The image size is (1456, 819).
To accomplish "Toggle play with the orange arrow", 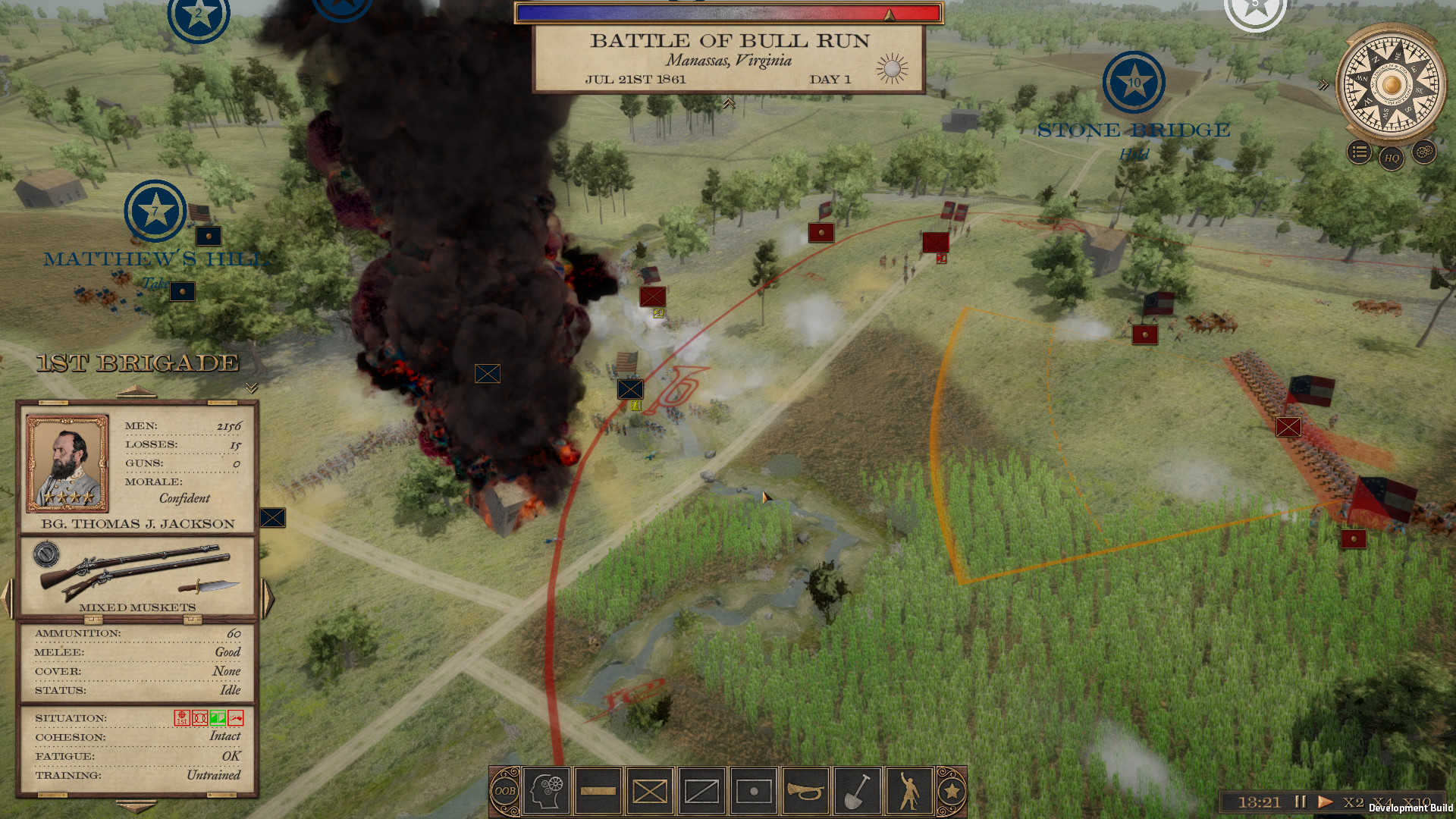I will [x=1326, y=801].
